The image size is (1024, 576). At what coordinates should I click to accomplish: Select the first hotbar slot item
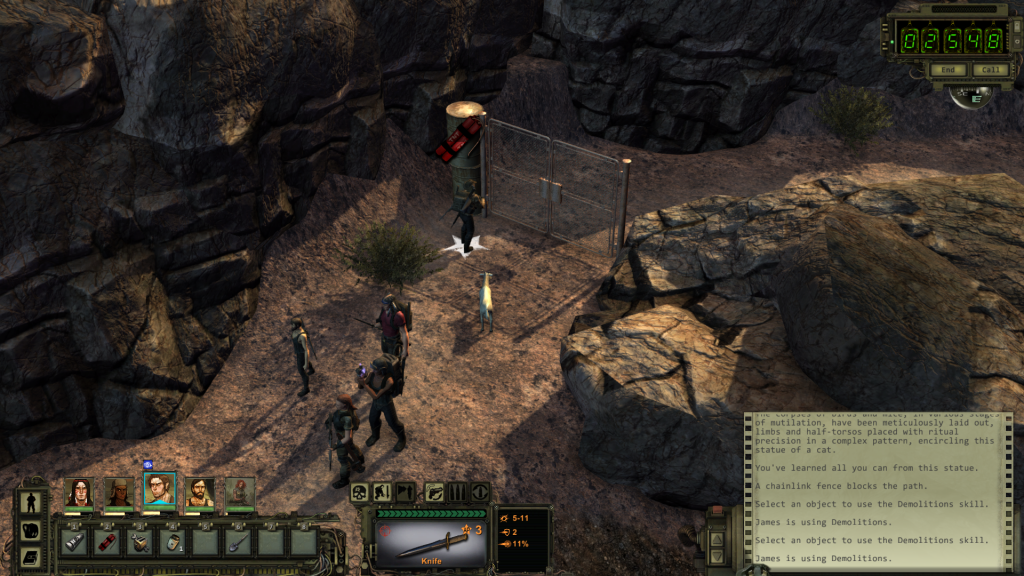coord(74,542)
